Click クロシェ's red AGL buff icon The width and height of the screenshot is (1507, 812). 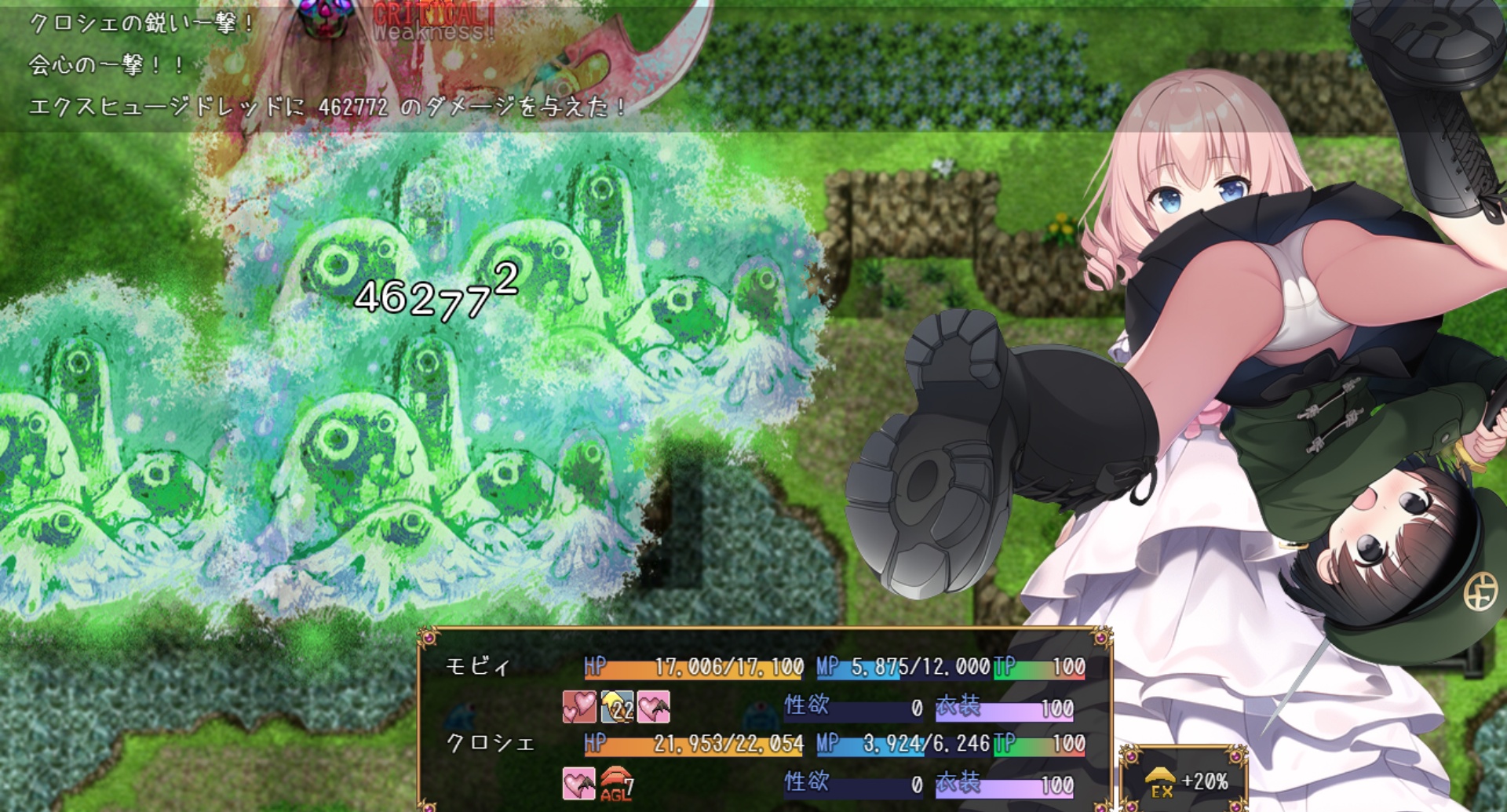coord(617,784)
